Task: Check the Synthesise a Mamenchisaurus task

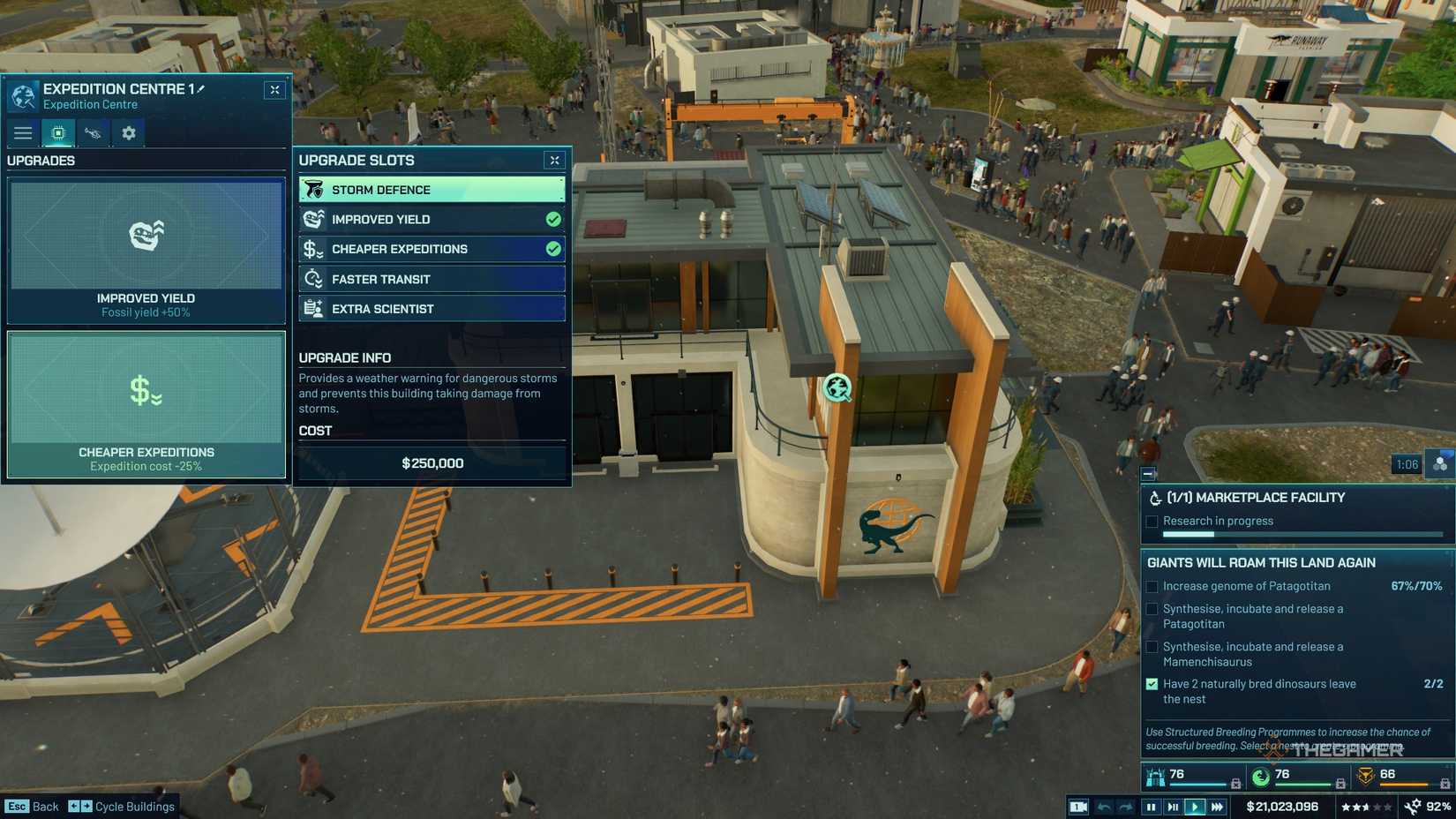Action: click(x=1152, y=646)
